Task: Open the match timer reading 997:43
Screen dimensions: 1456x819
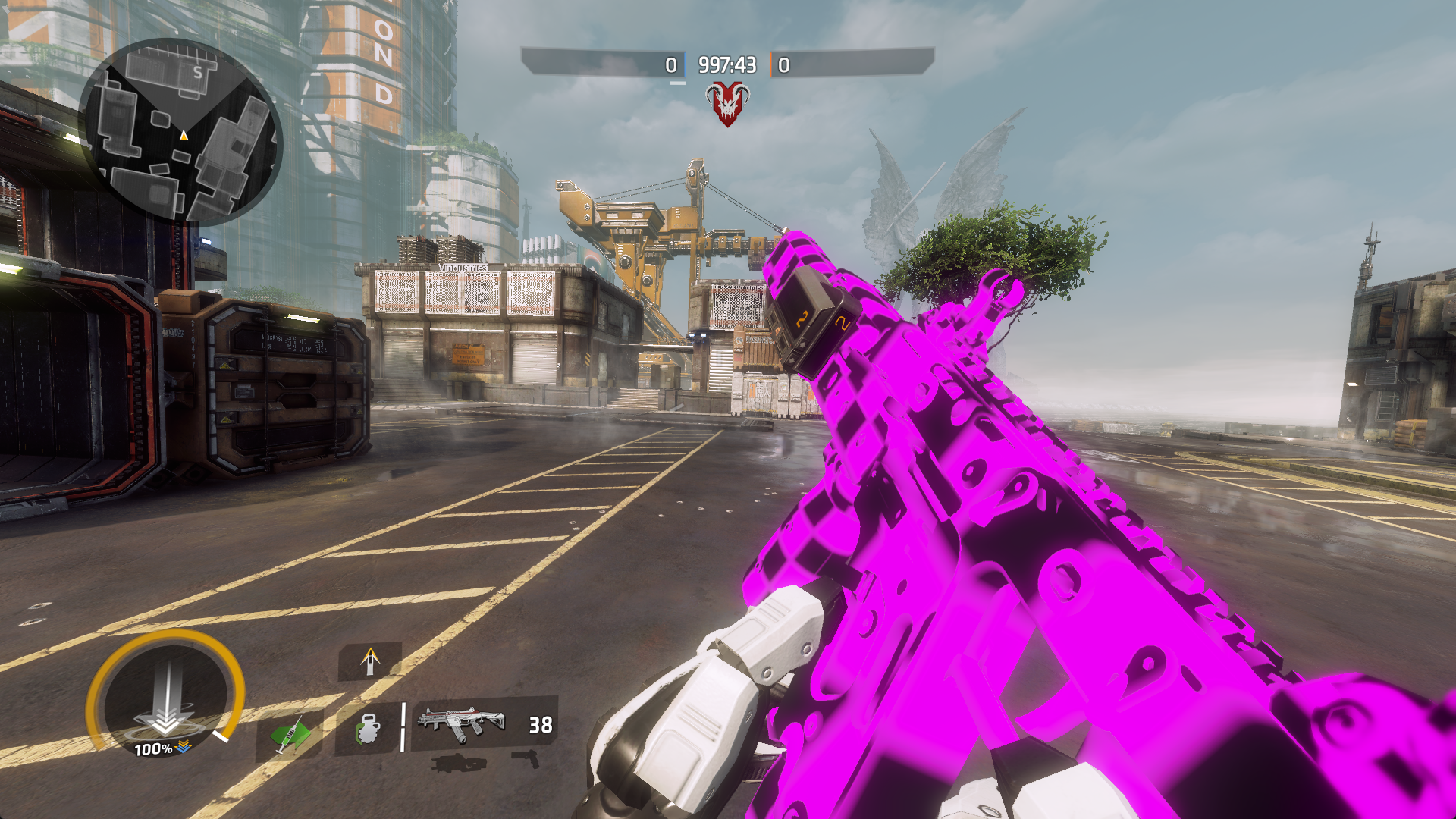Action: [726, 65]
